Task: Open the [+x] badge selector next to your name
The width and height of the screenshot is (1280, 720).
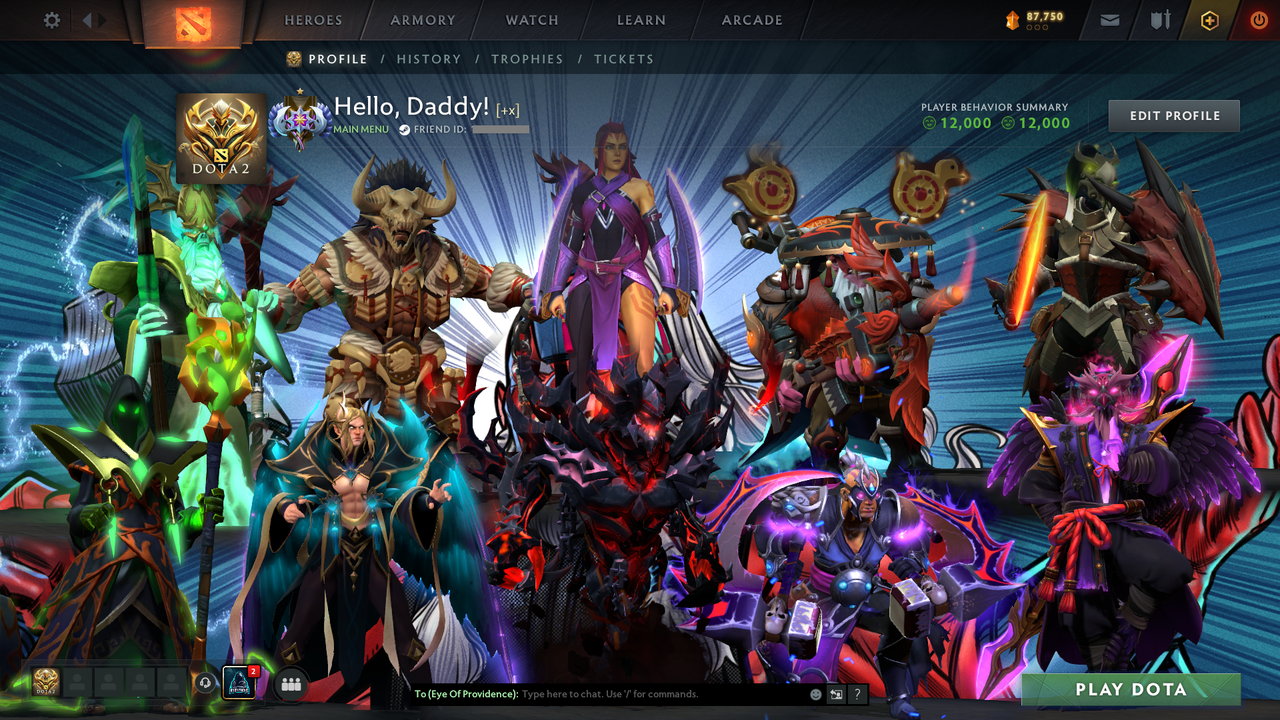Action: 508,112
